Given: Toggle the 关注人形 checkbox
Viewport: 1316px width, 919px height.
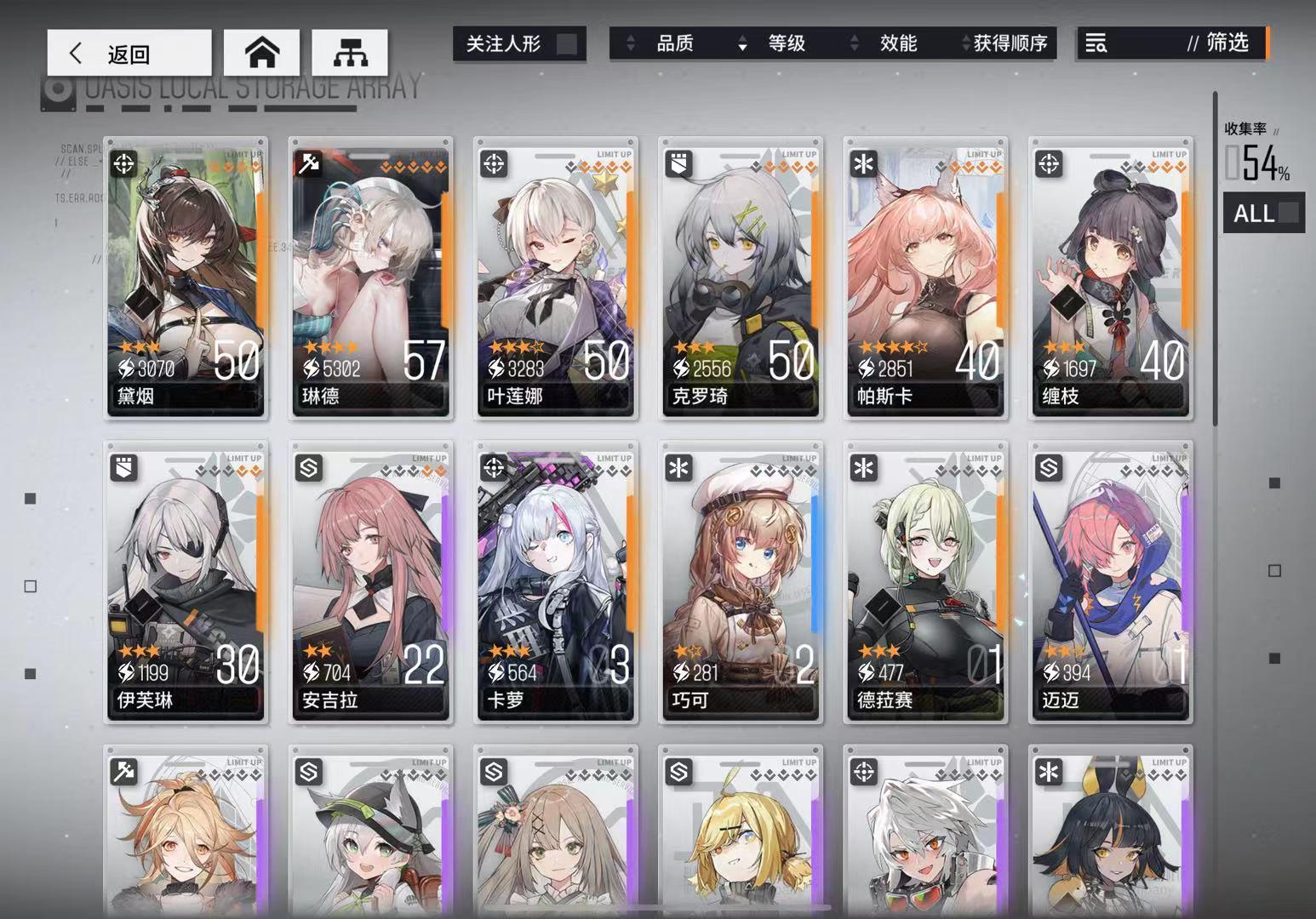Looking at the screenshot, I should pyautogui.click(x=565, y=44).
